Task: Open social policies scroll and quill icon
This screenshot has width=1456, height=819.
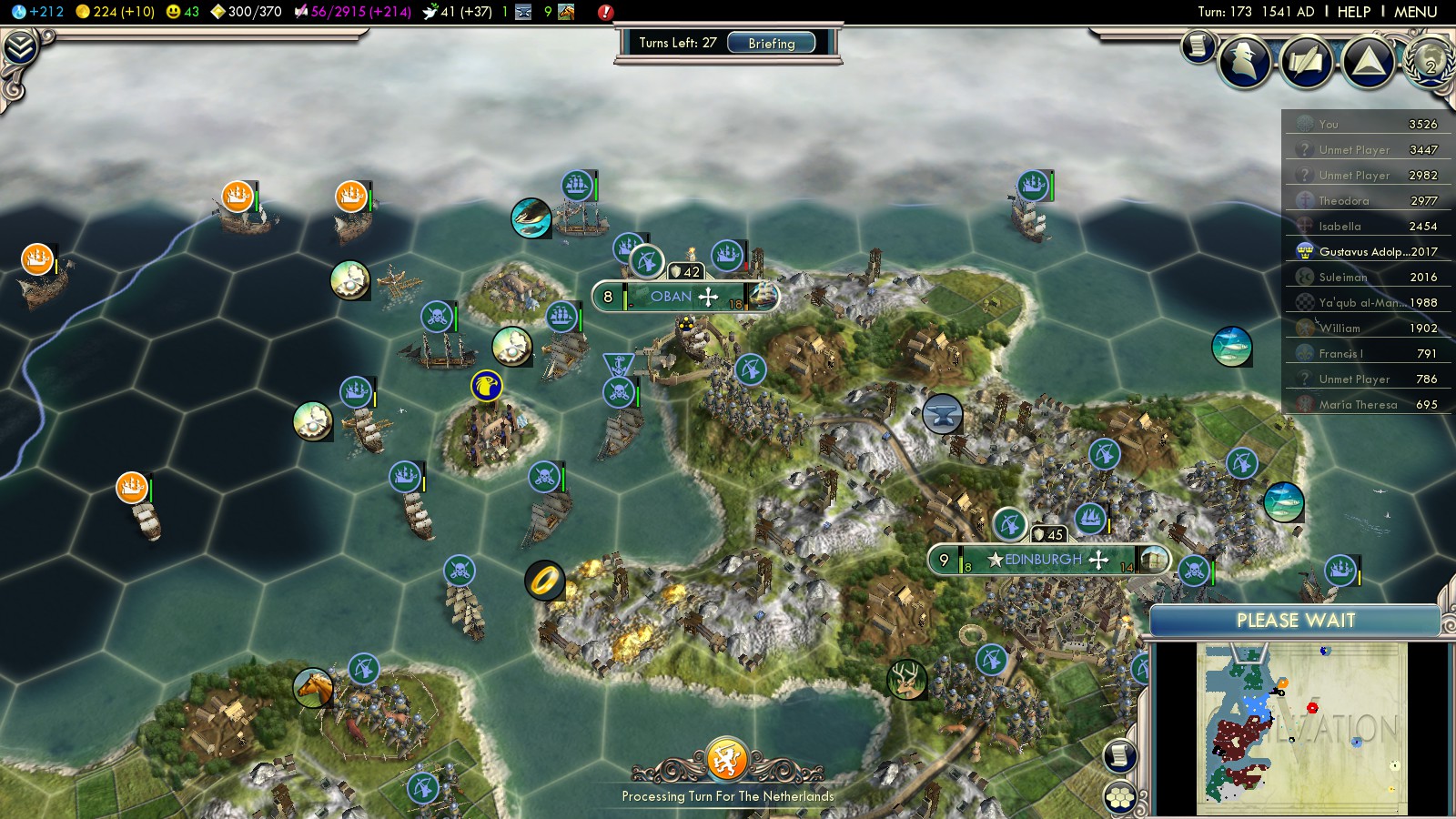Action: click(1307, 62)
